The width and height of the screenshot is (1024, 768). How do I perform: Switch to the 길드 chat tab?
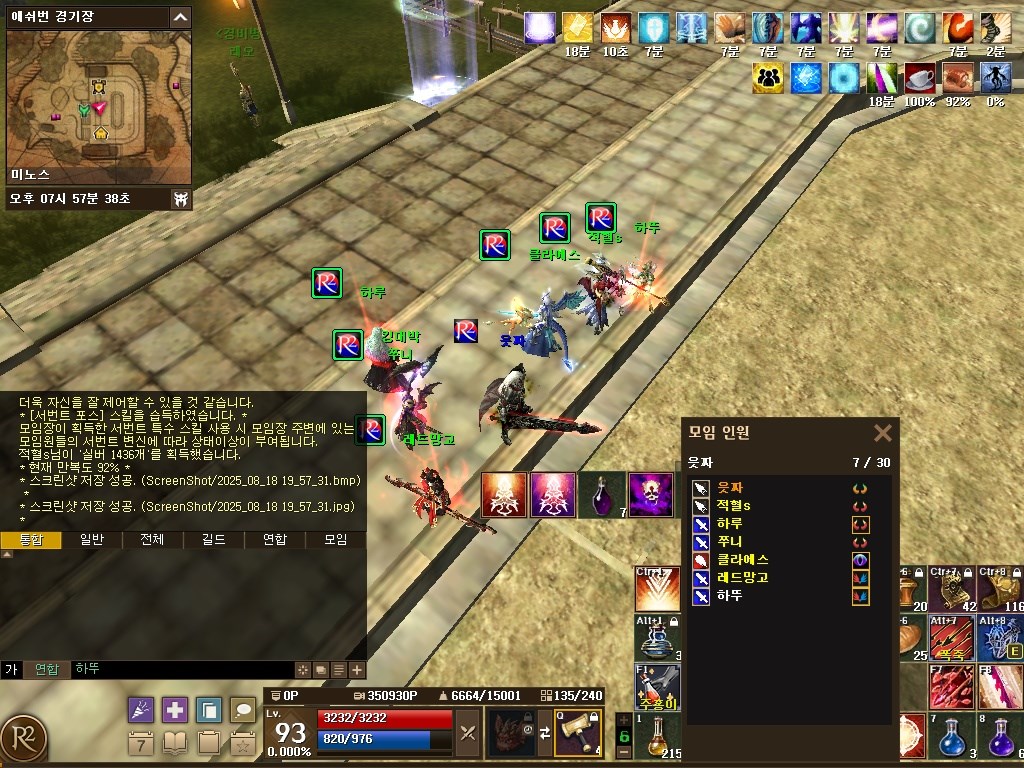point(213,540)
